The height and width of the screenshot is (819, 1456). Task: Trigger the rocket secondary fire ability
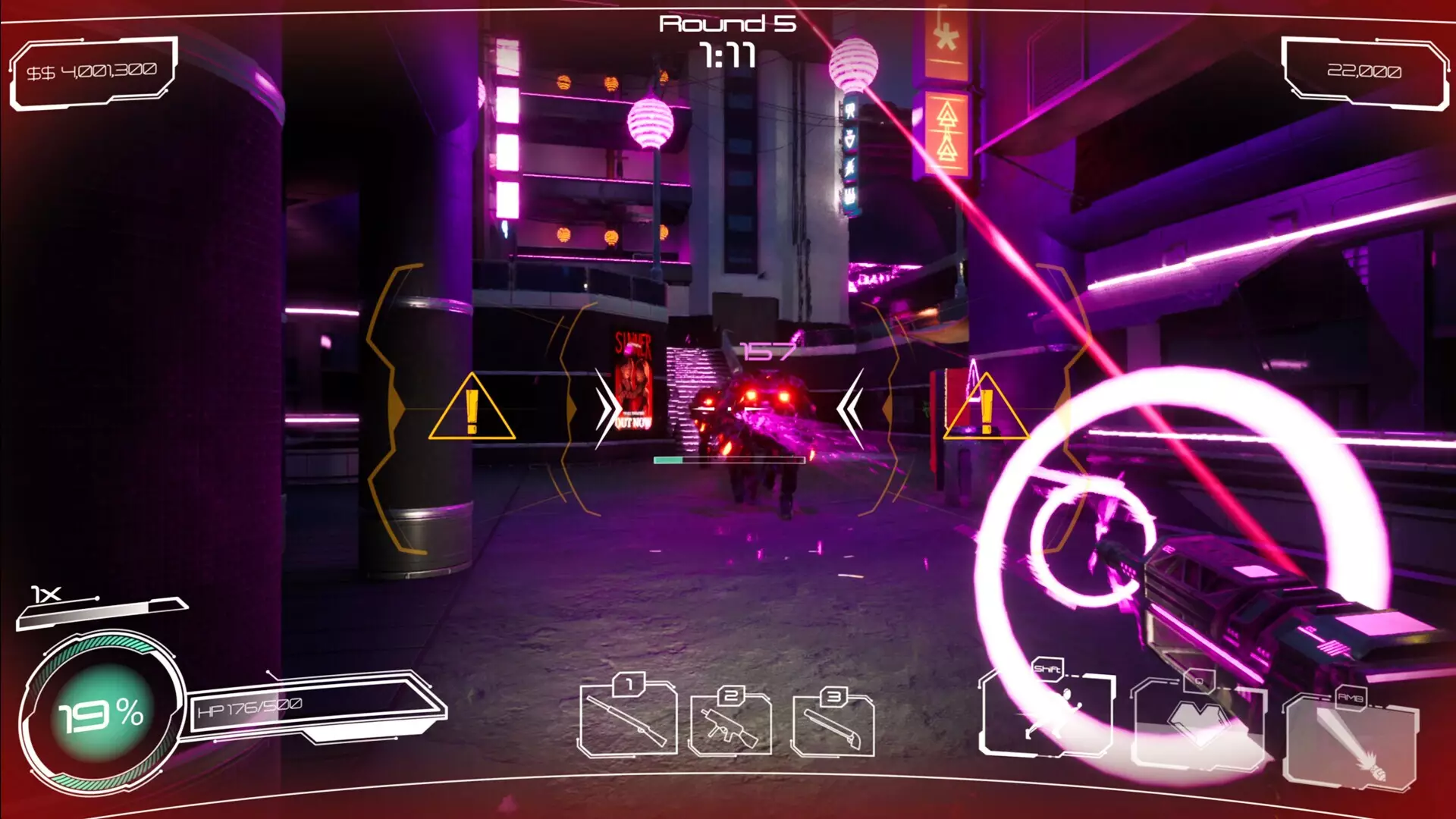pos(1350,743)
